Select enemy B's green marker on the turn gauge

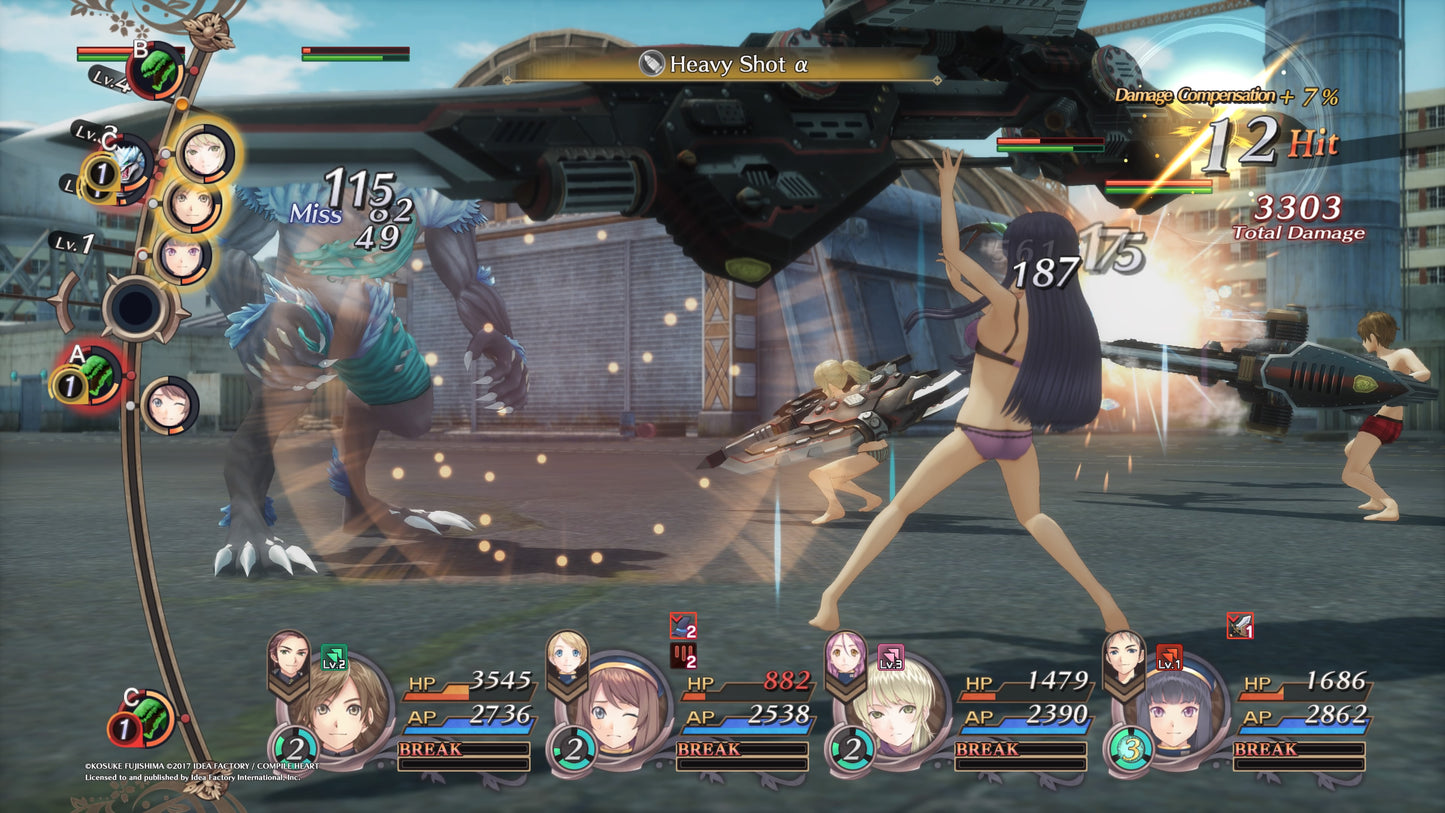pyautogui.click(x=155, y=69)
